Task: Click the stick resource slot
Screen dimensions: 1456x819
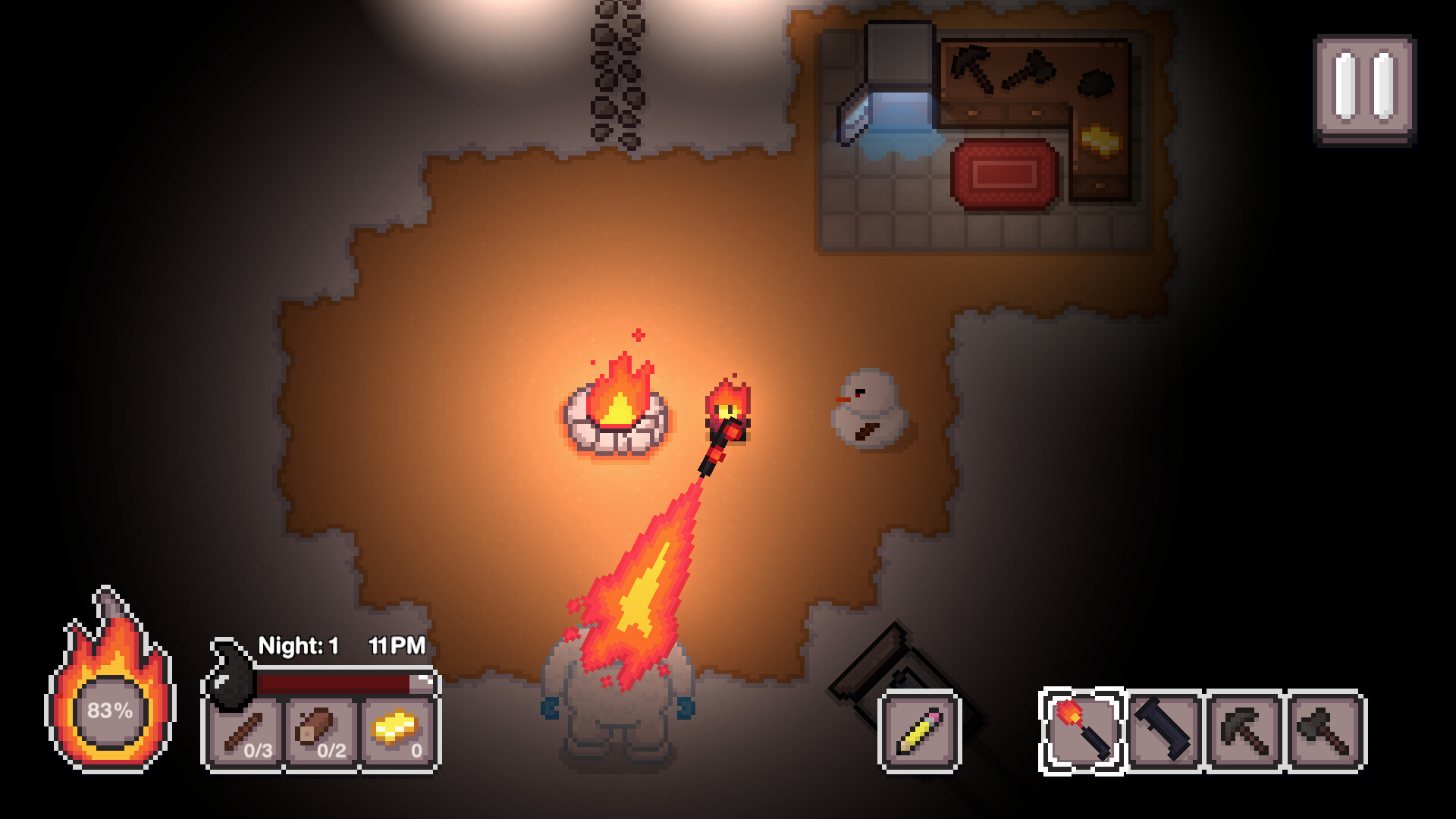Action: click(245, 734)
